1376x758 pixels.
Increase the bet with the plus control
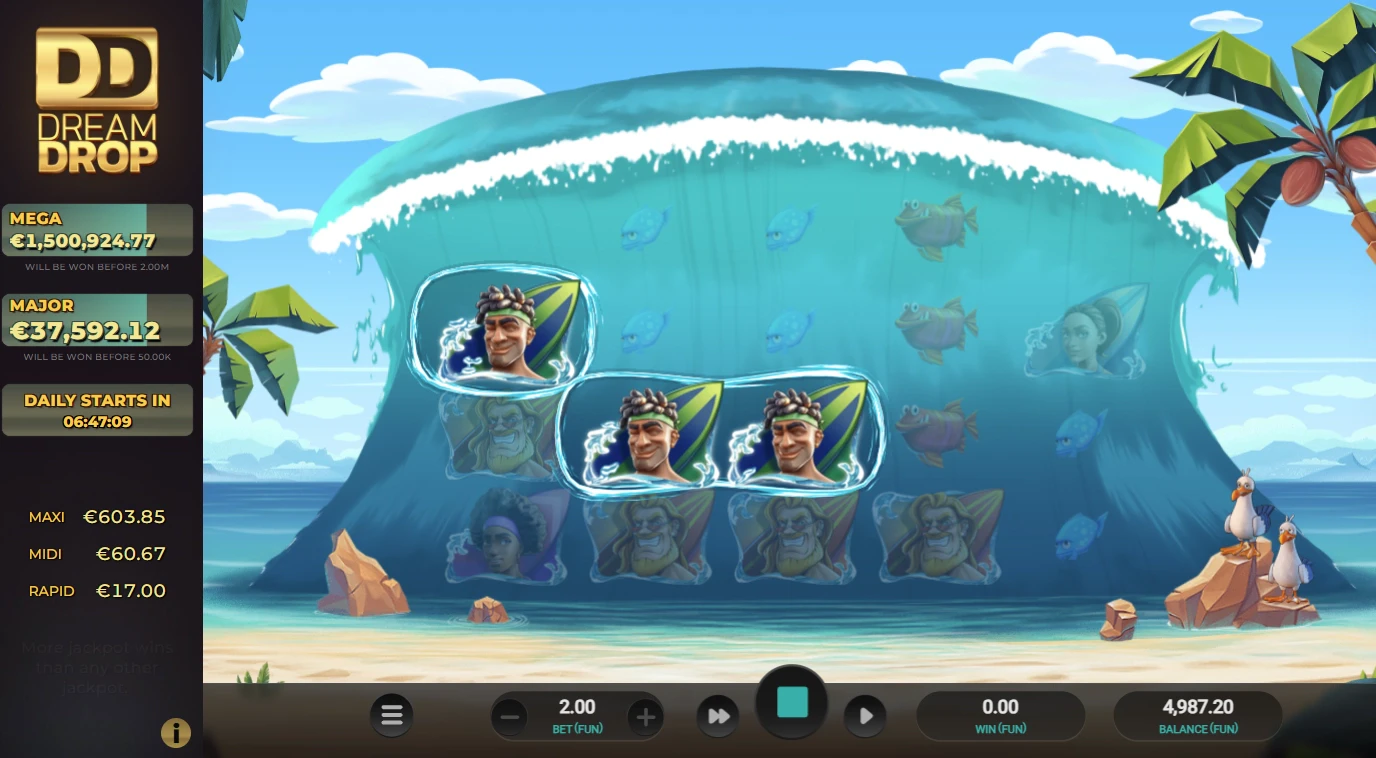coord(645,715)
